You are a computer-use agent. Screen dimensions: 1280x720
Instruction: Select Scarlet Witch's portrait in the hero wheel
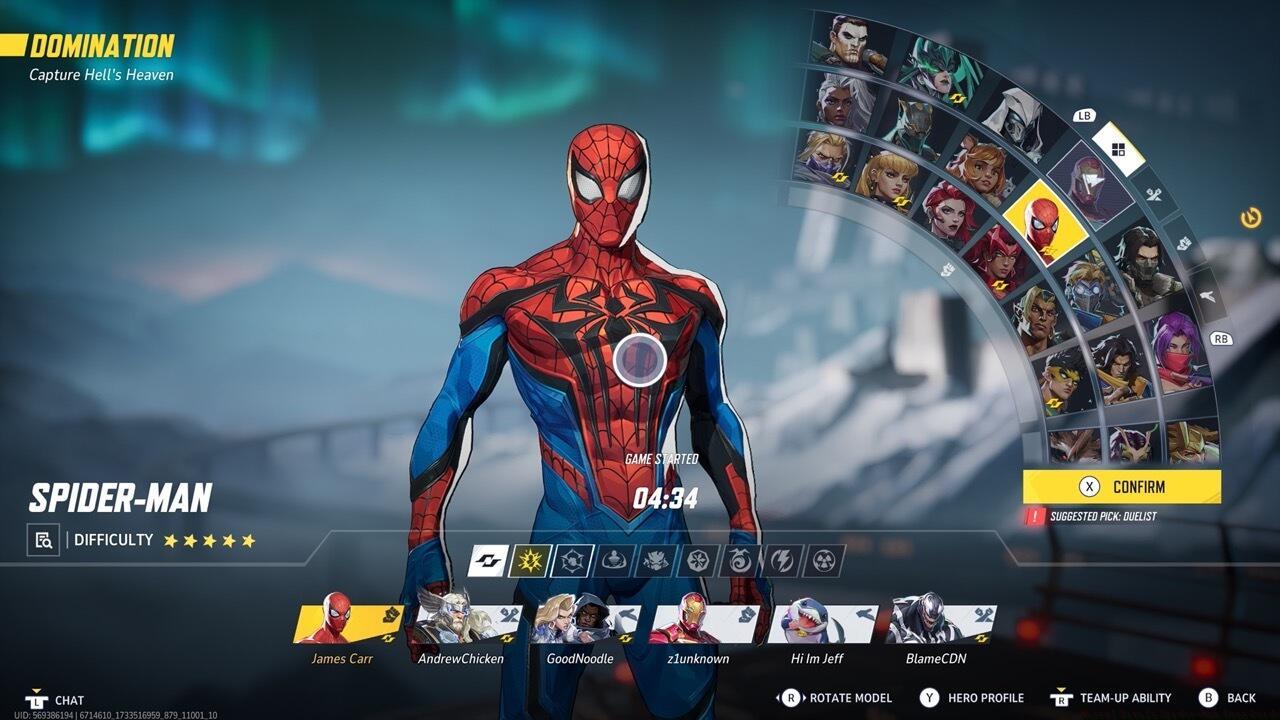[1000, 258]
